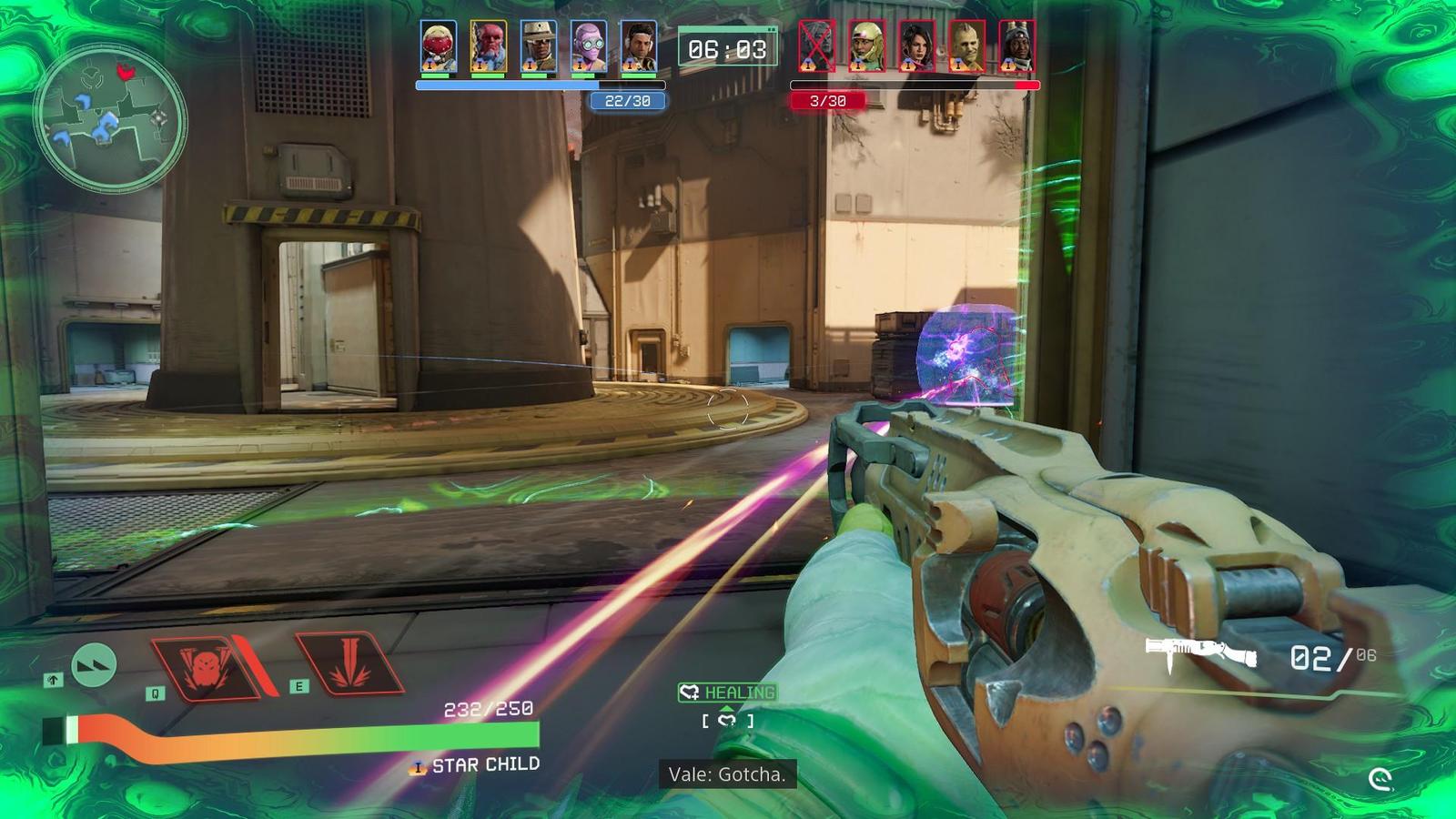Pick the dark-haired teammate with a headset
This screenshot has height=819, width=1456.
pos(639,46)
